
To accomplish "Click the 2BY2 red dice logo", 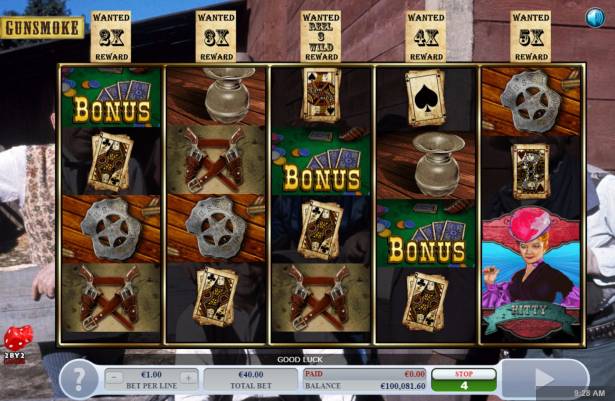I will click(17, 343).
